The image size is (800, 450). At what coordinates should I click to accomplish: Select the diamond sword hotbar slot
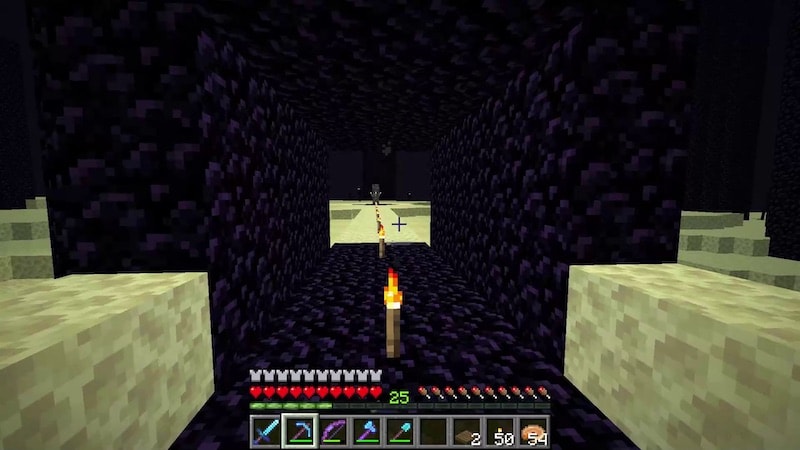point(264,432)
